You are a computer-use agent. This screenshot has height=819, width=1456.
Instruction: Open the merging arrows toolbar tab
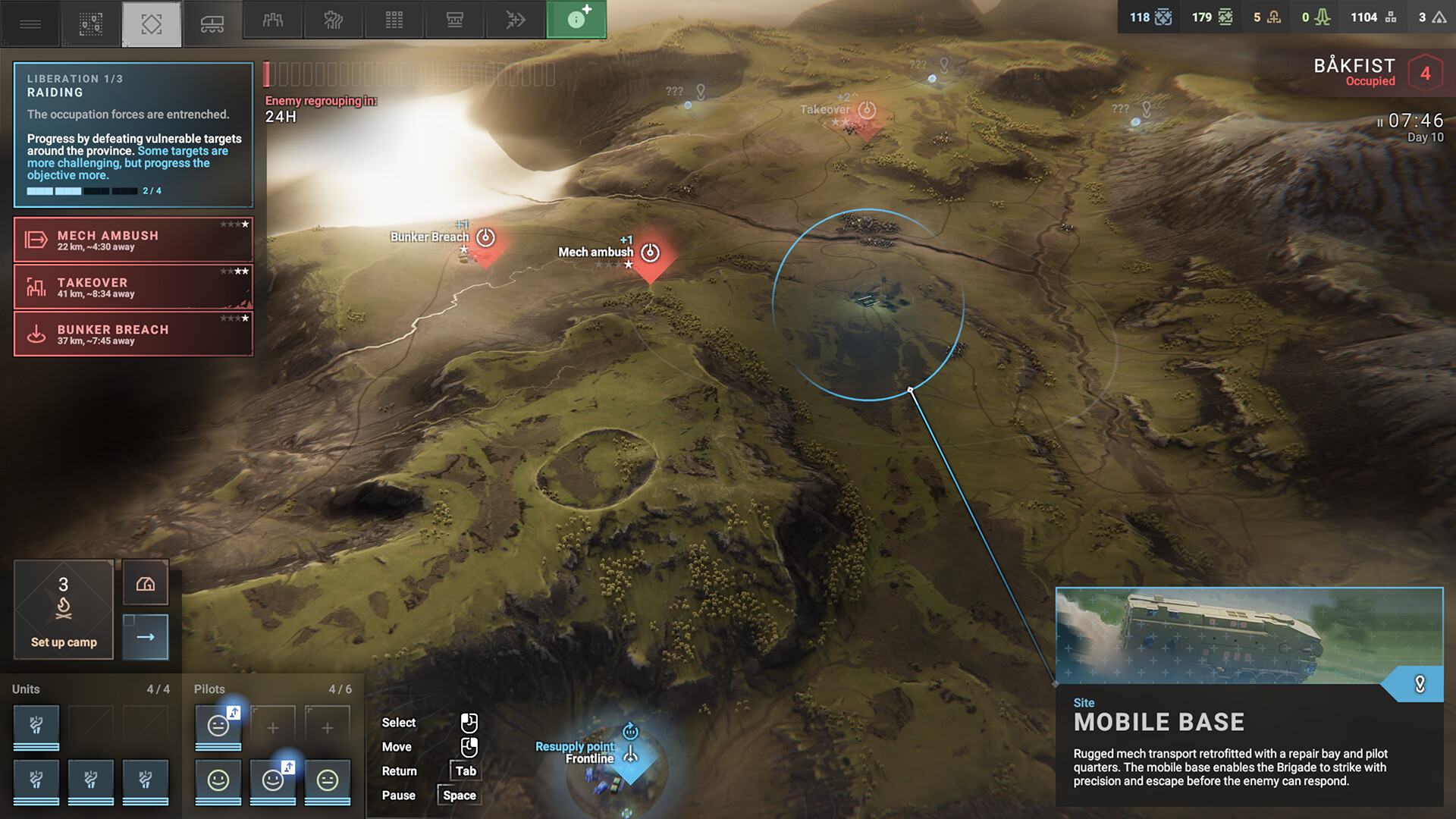(x=516, y=20)
